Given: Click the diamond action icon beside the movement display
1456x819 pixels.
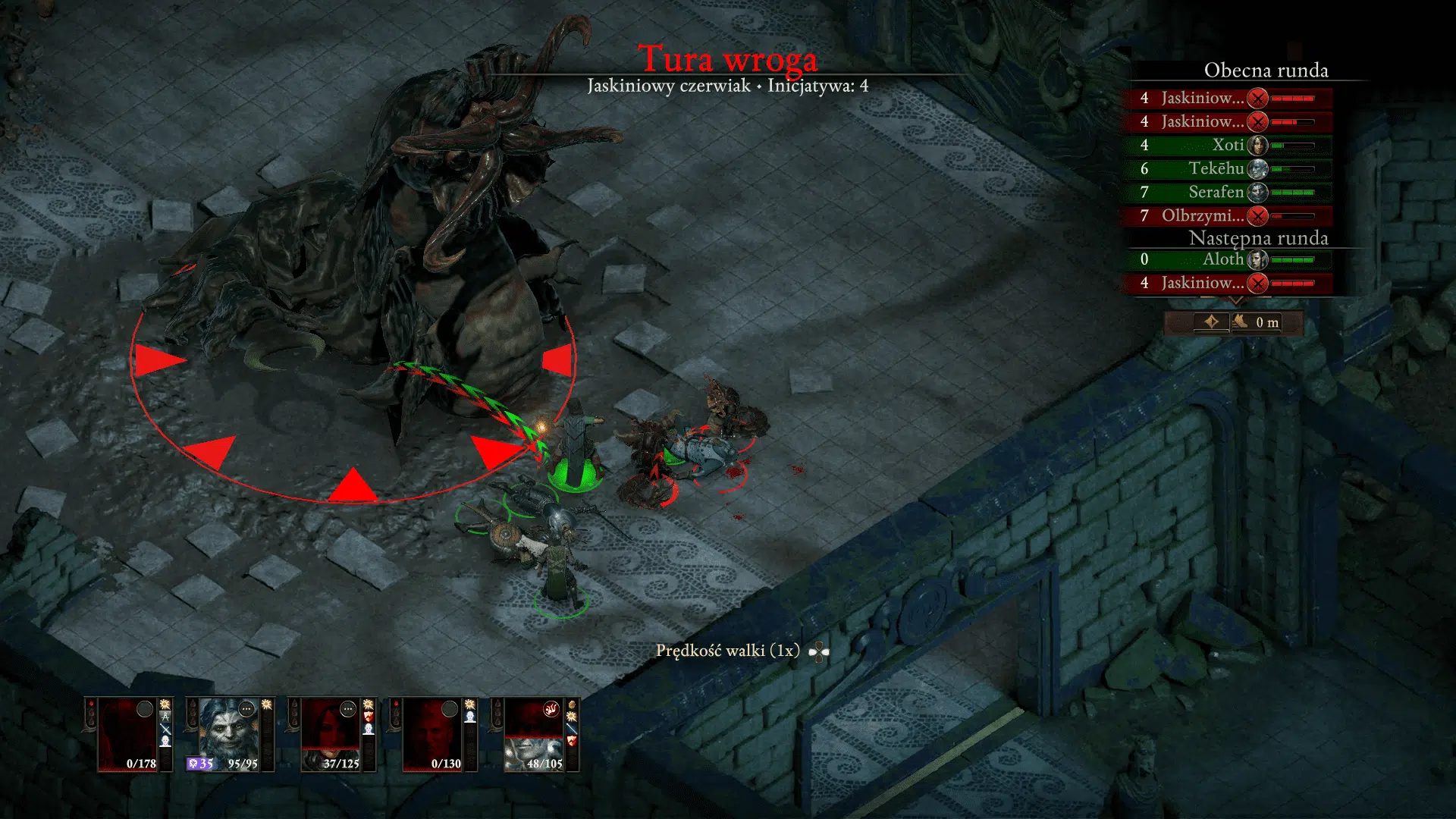Looking at the screenshot, I should [x=1212, y=322].
